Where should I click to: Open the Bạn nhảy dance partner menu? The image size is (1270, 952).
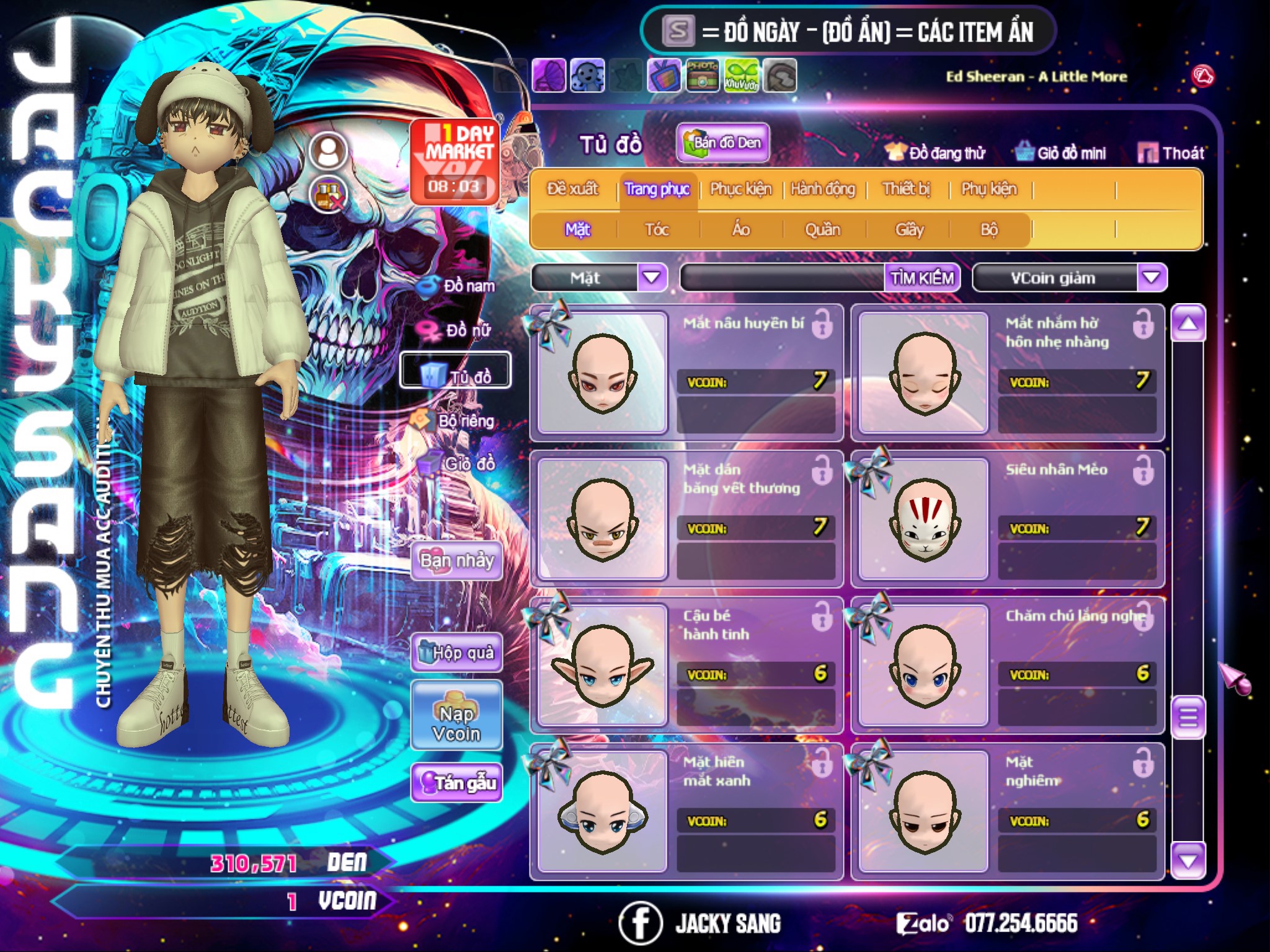(457, 561)
